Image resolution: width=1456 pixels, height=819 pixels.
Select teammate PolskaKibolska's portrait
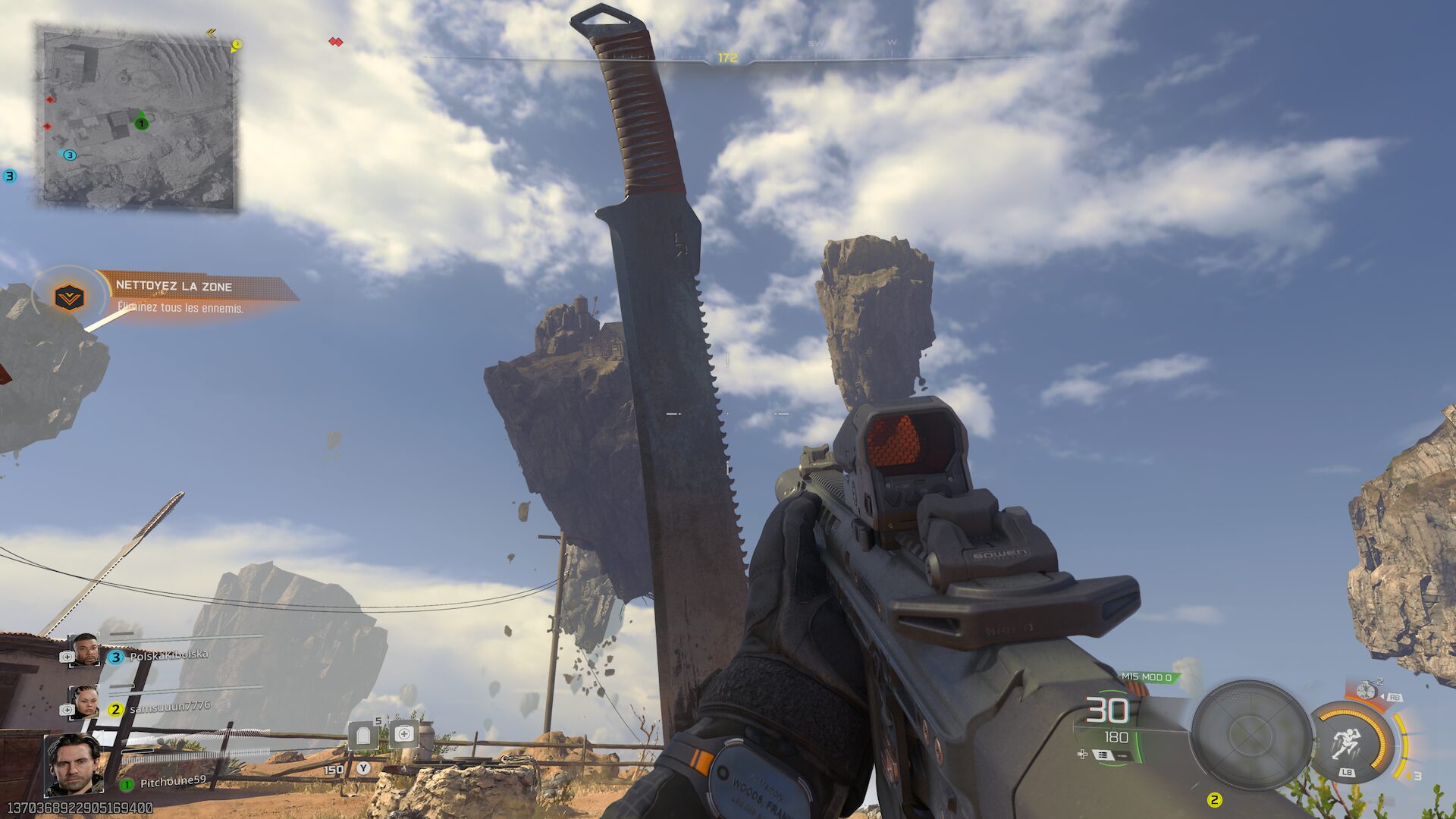[x=83, y=650]
